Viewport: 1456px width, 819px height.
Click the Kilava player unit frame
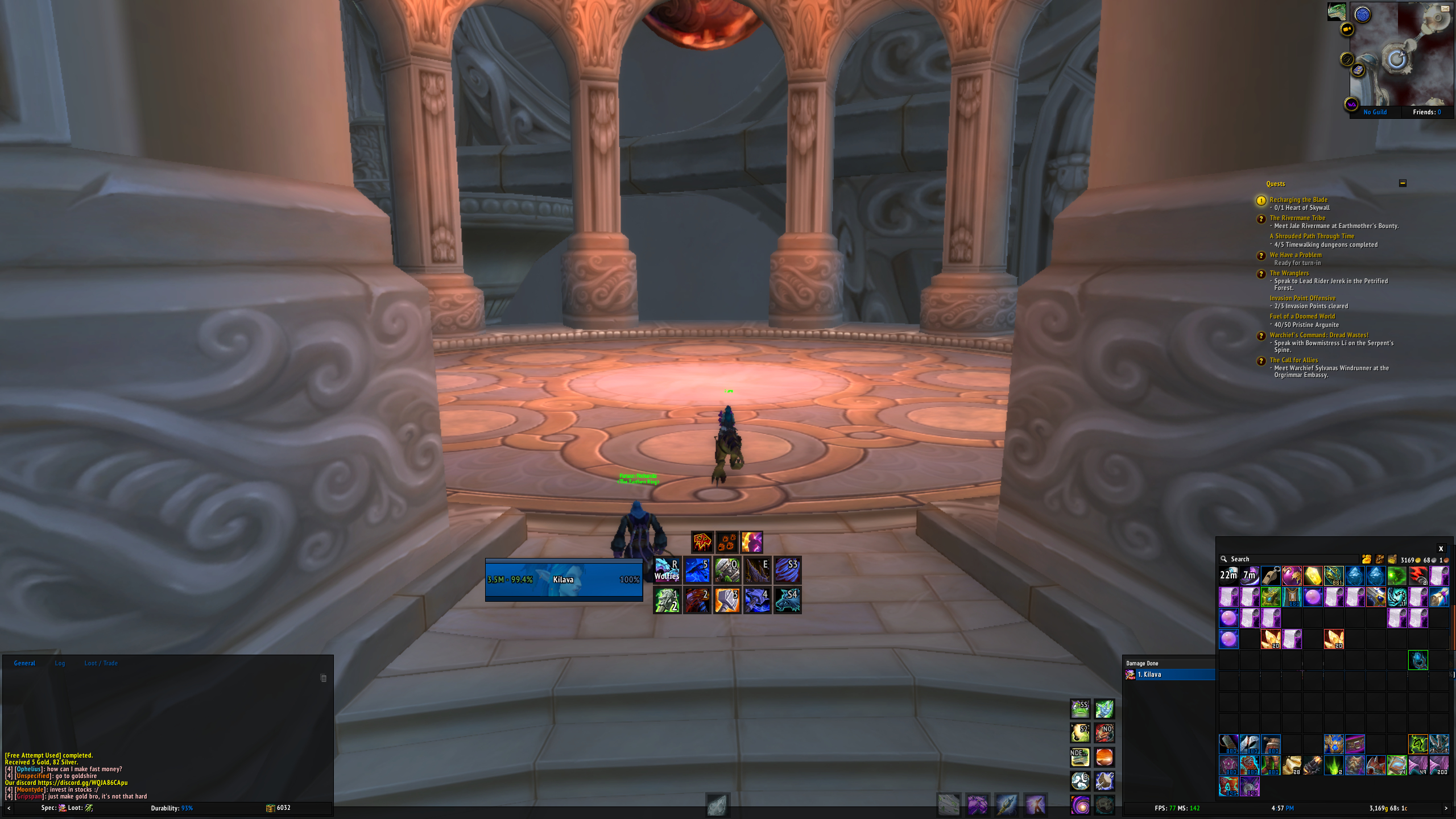tap(564, 580)
